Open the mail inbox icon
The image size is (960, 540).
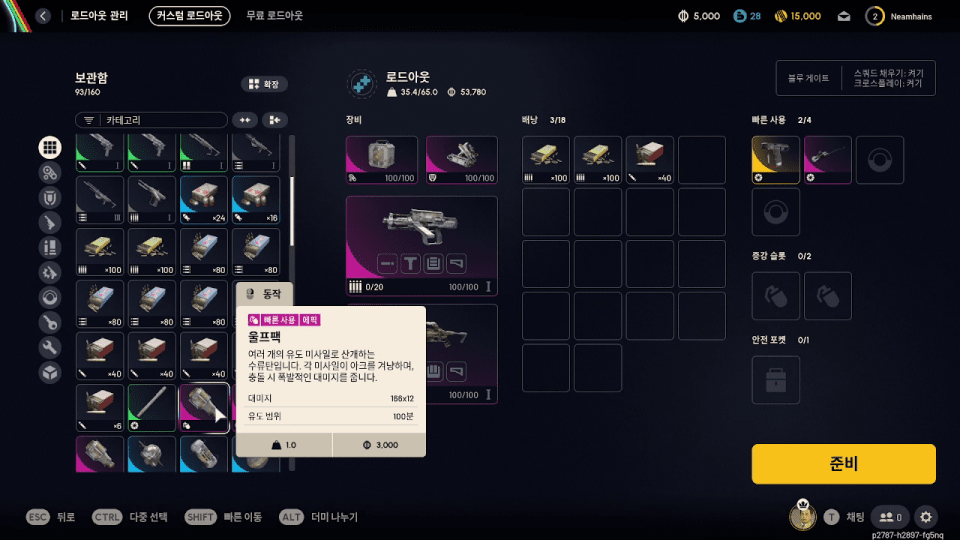[844, 16]
